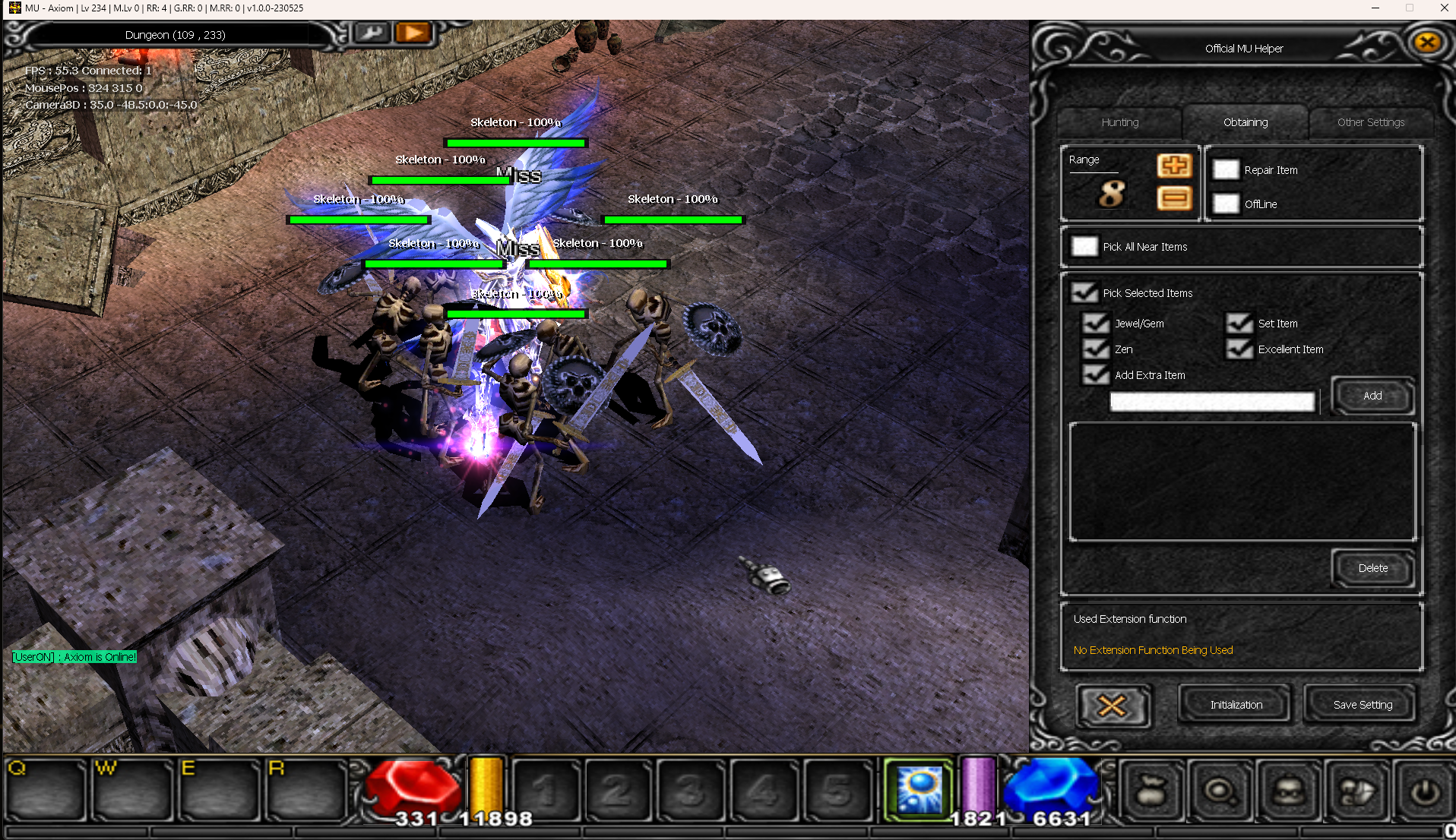The width and height of the screenshot is (1456, 840).
Task: Decrease the range with the minus button
Action: coord(1173,199)
